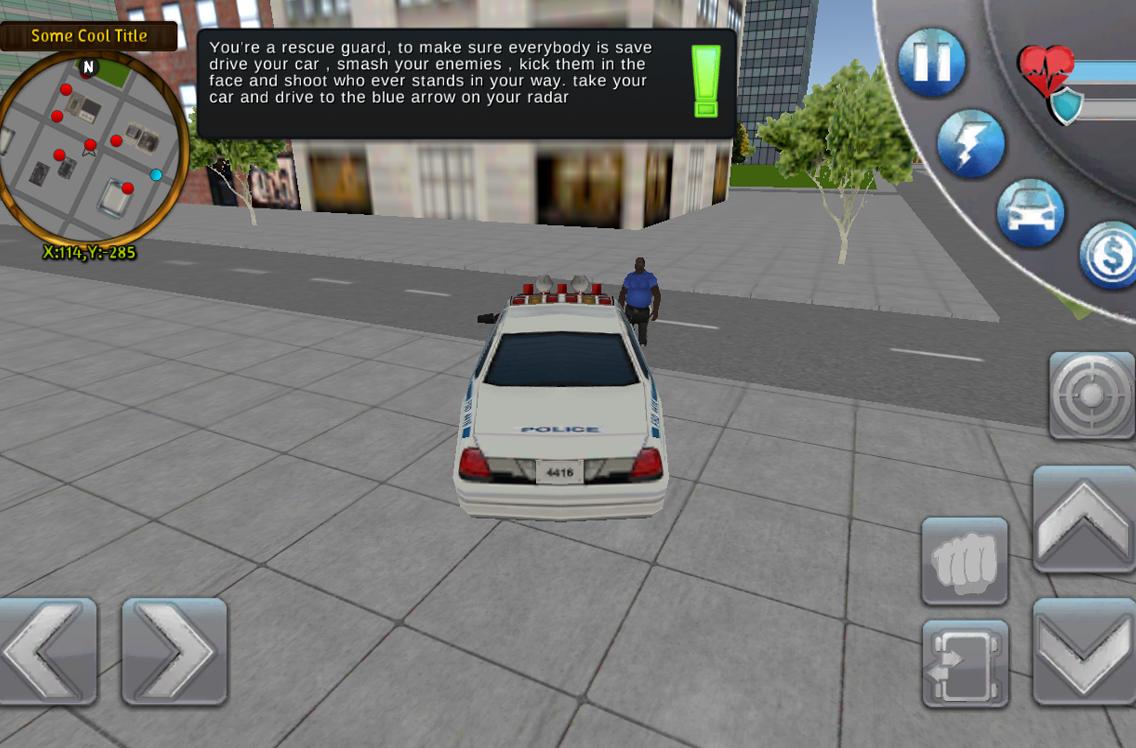
Task: Tap the crosshair target button
Action: (x=1091, y=394)
